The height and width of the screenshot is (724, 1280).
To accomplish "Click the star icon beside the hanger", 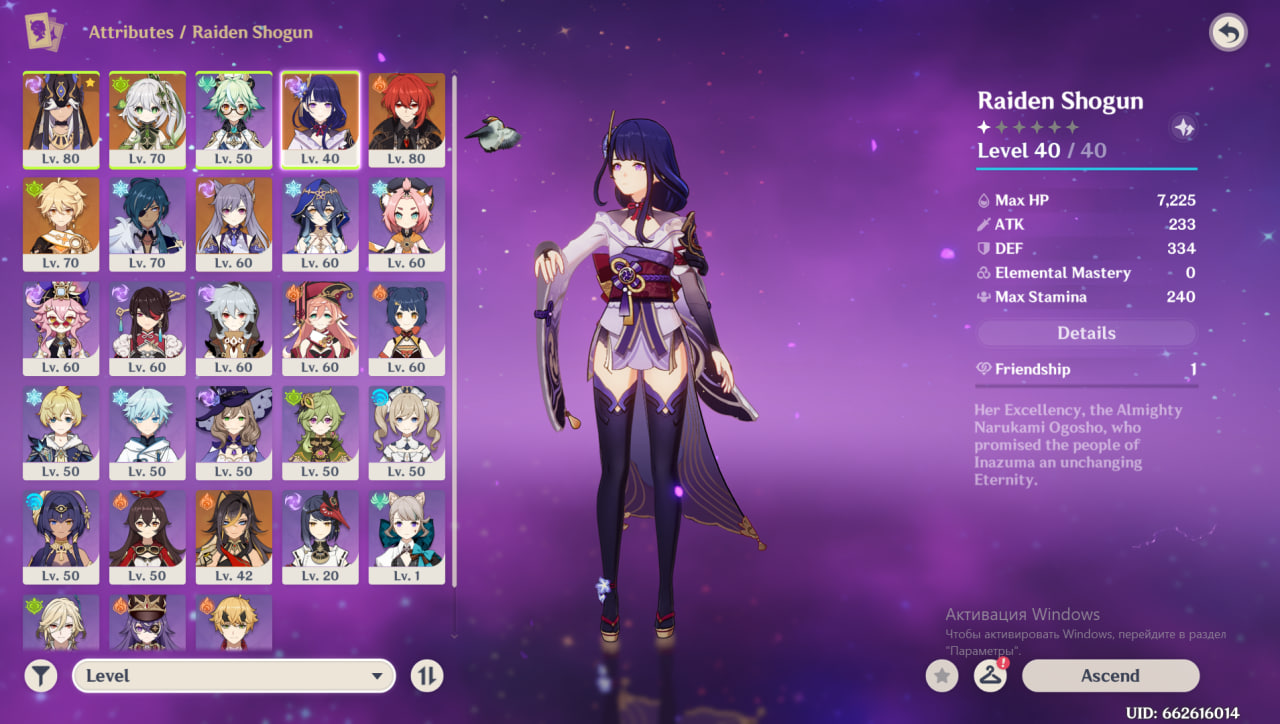I will pyautogui.click(x=941, y=676).
